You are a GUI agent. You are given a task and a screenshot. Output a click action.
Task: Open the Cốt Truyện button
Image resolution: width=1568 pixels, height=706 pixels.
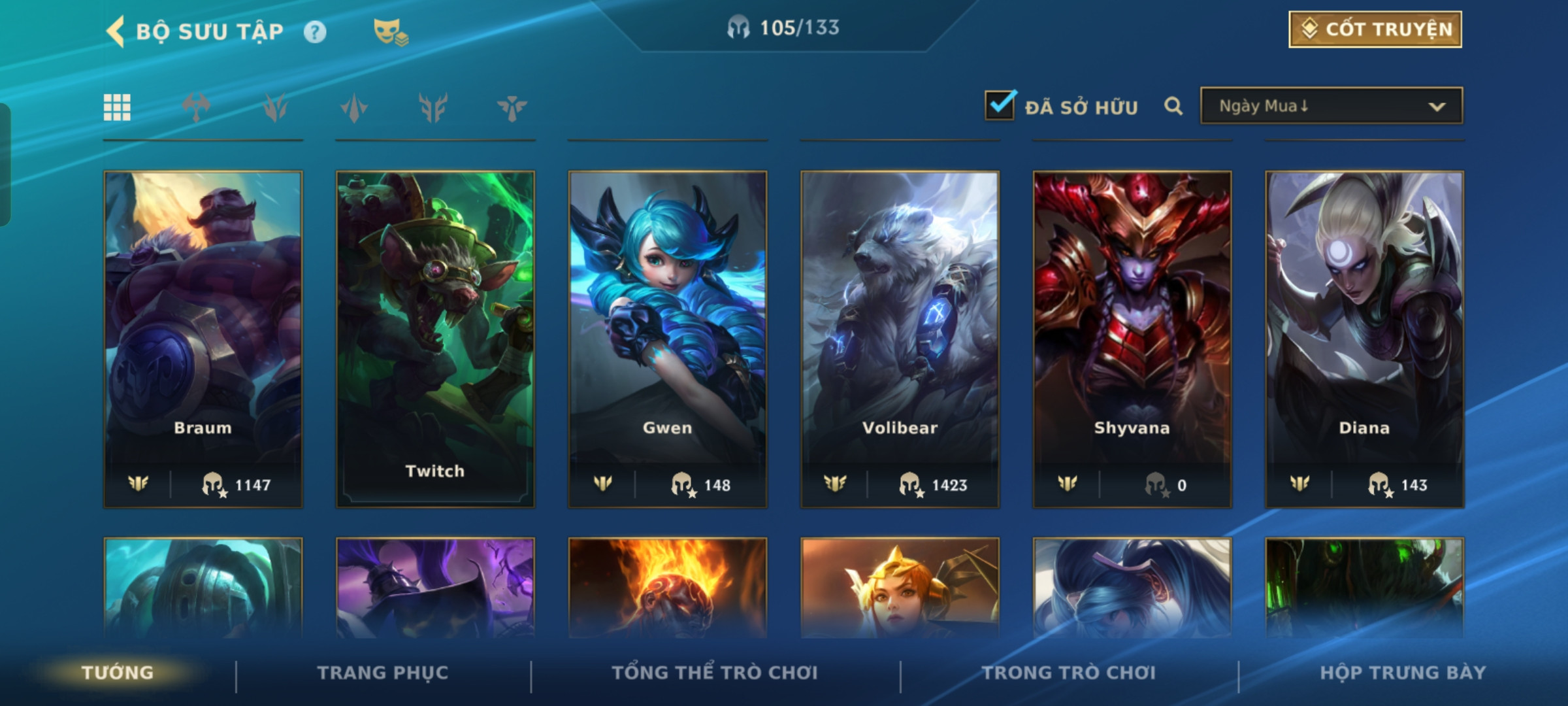[1375, 29]
